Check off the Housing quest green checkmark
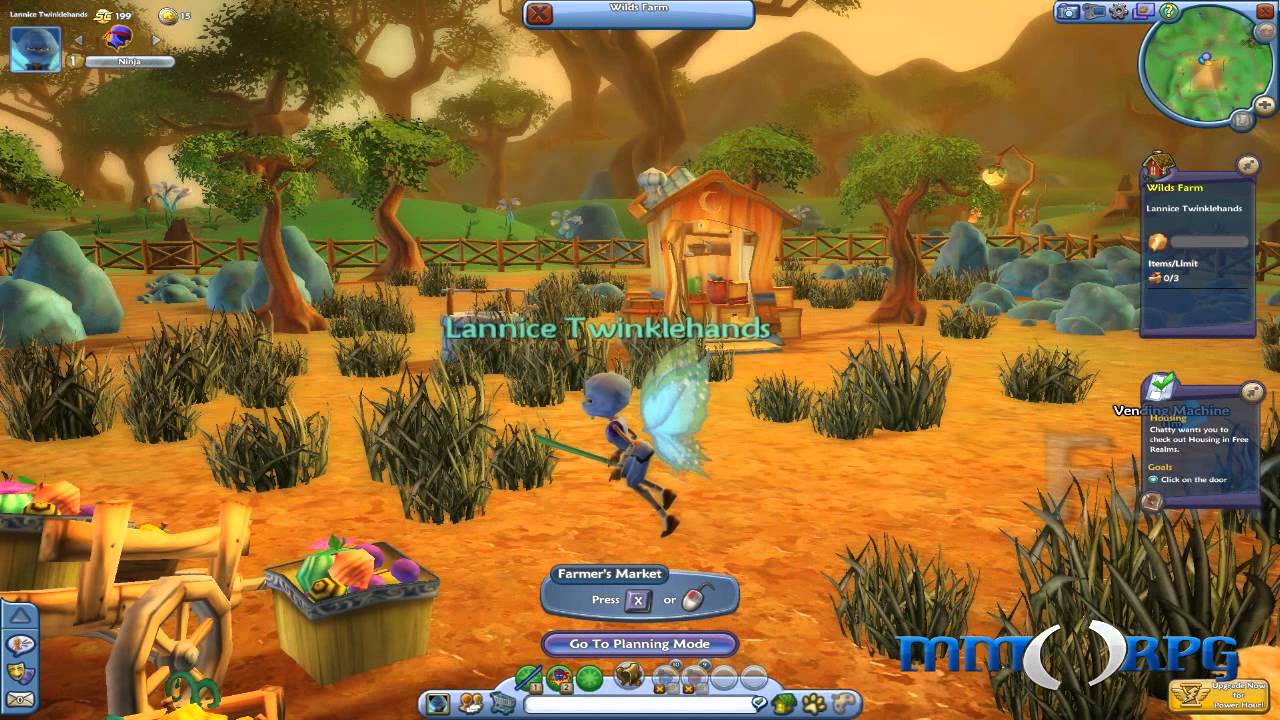 coord(1160,383)
